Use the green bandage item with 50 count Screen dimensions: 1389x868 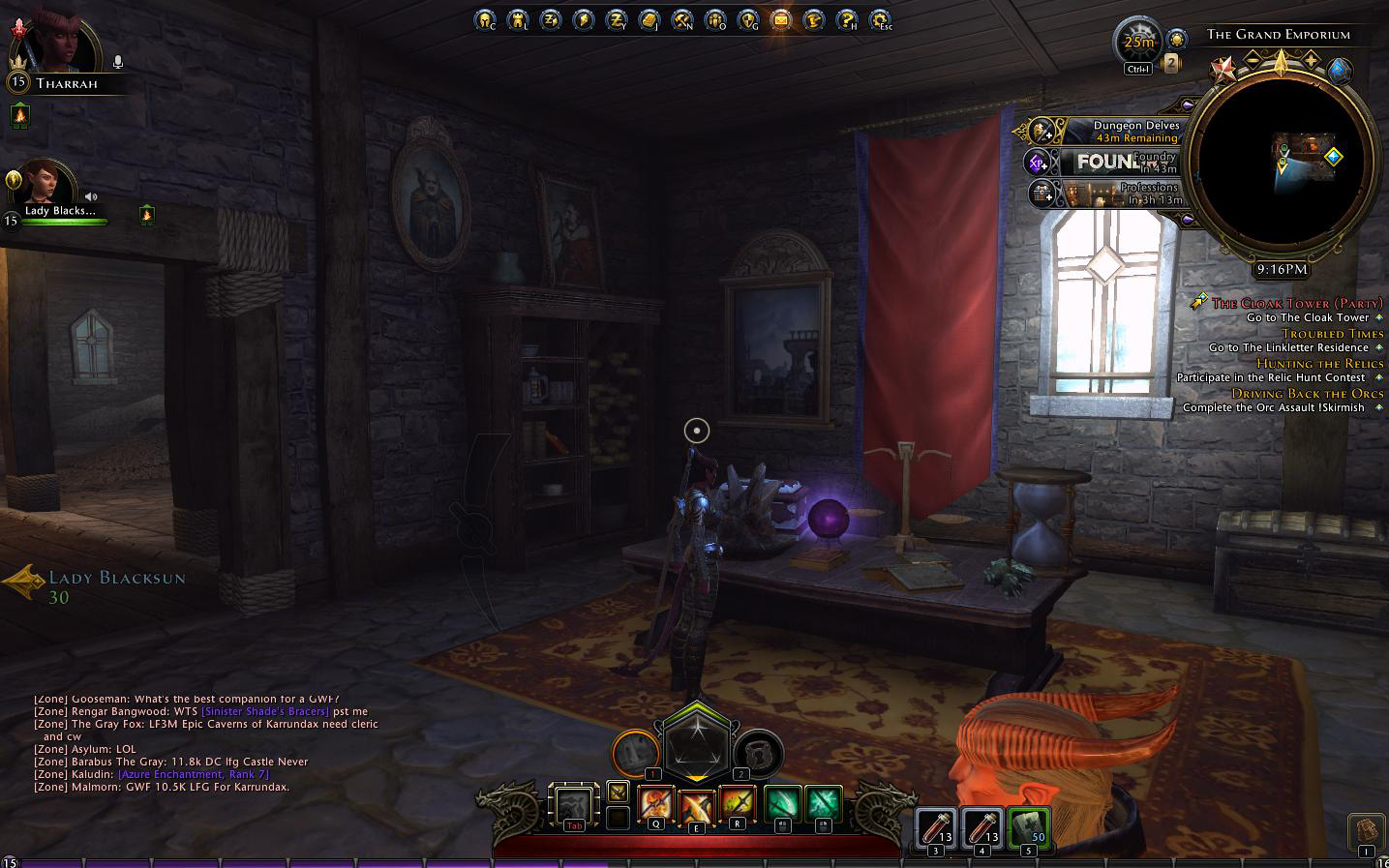1028,828
